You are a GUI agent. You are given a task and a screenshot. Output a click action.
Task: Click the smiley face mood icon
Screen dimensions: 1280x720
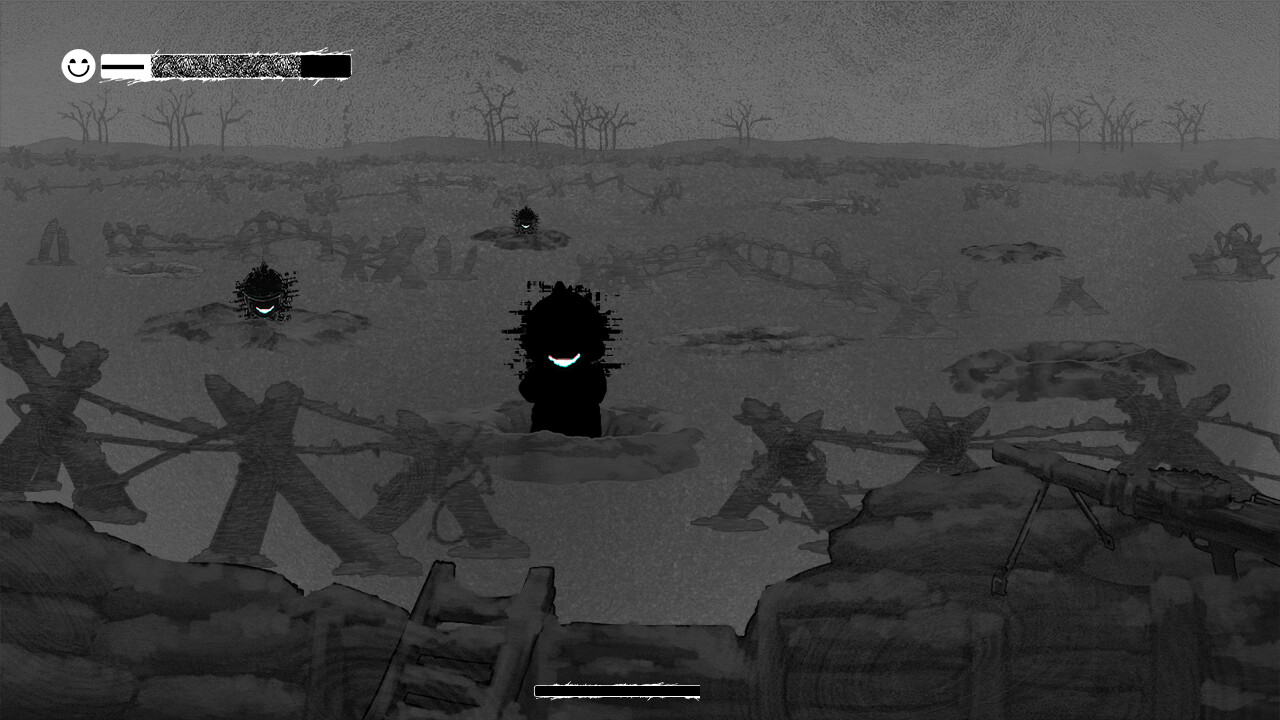point(76,66)
